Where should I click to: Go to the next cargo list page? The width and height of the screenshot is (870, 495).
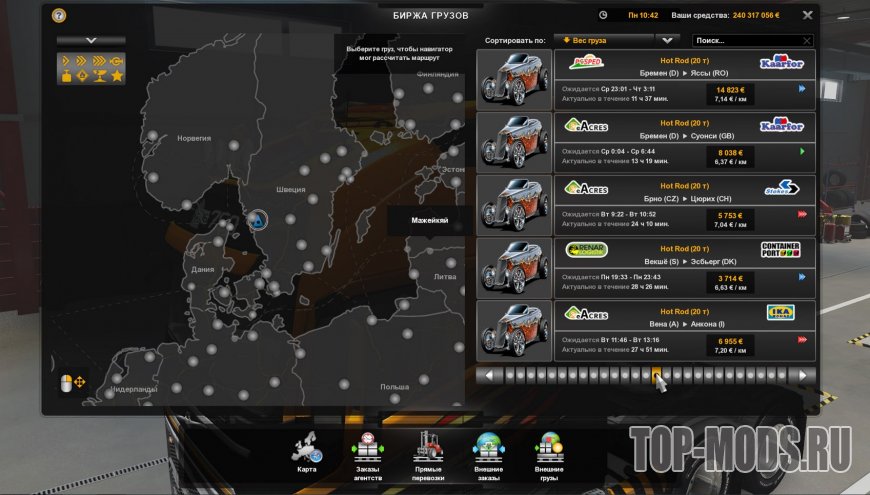pyautogui.click(x=802, y=376)
